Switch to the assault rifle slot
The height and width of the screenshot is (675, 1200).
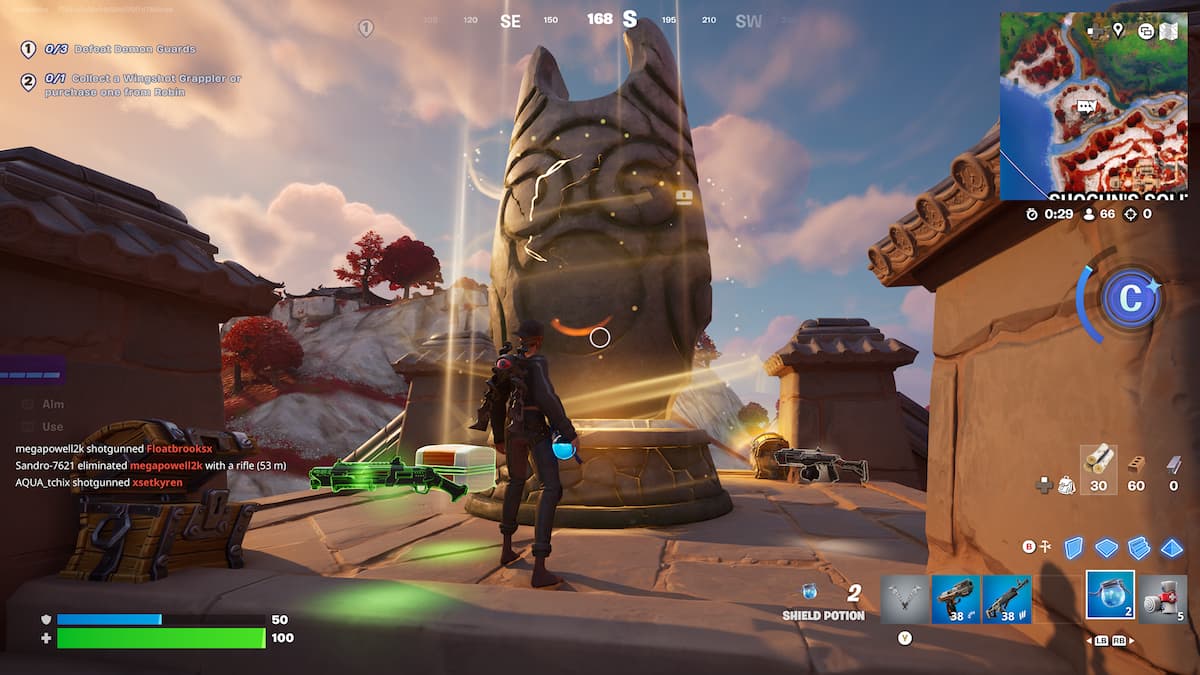(1006, 598)
